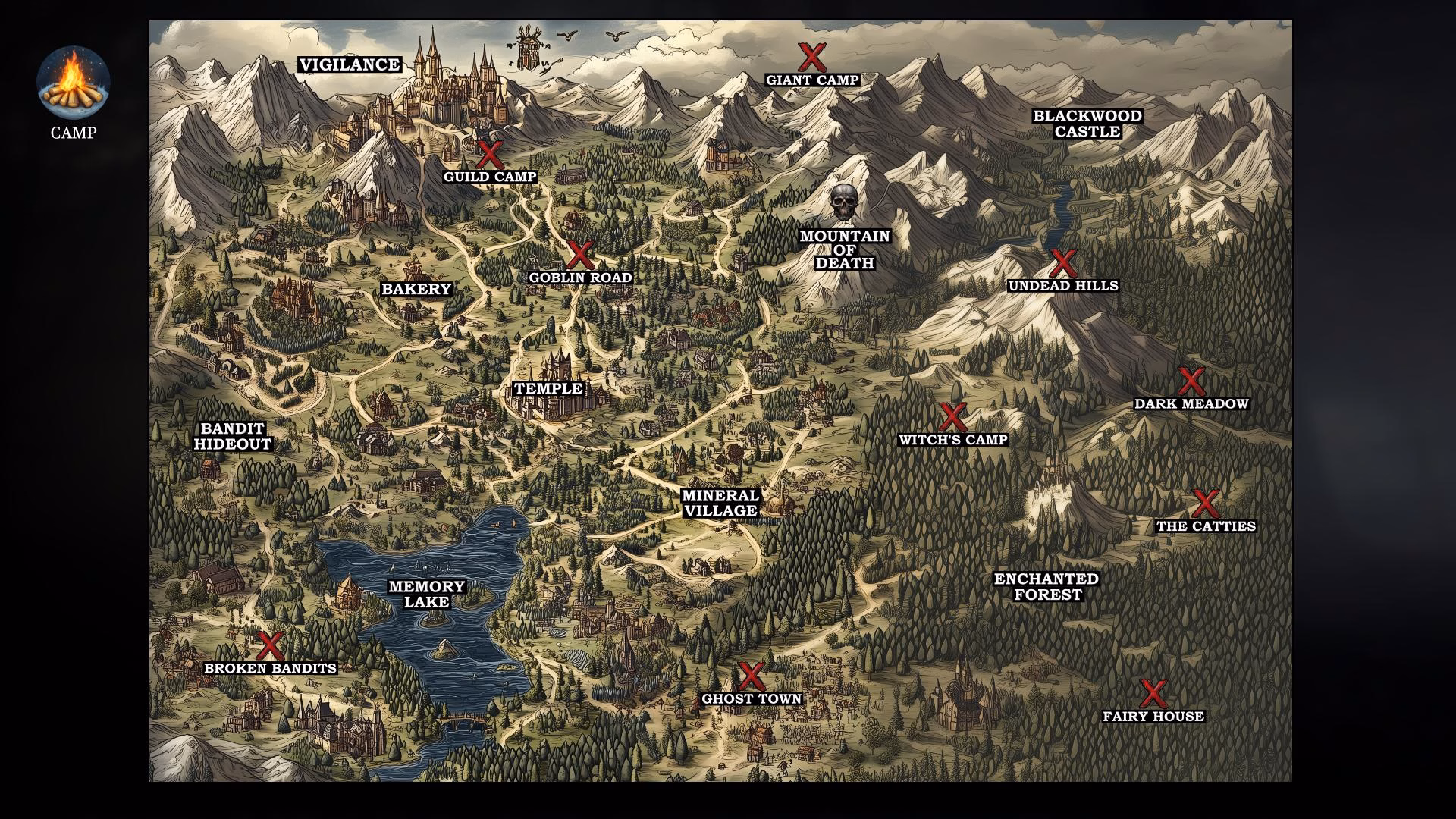This screenshot has width=1456, height=819.
Task: Select the Undead Hills marker
Action: tap(1062, 264)
